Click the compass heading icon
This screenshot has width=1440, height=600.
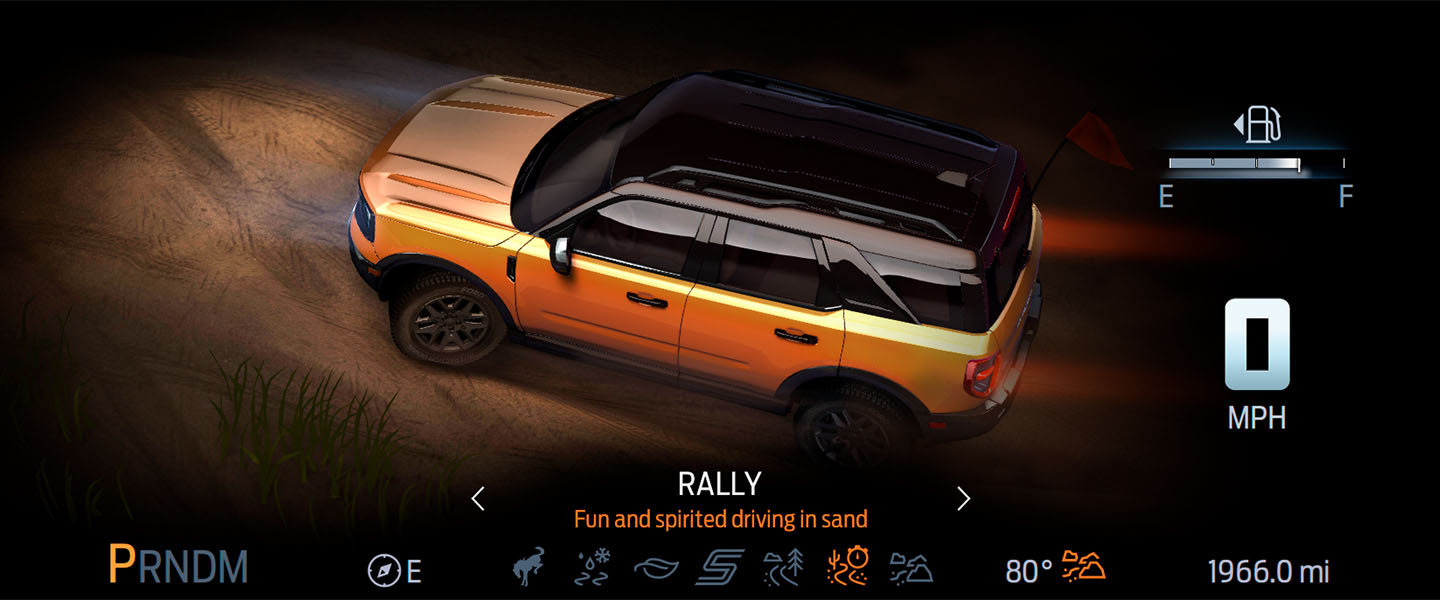pyautogui.click(x=383, y=570)
